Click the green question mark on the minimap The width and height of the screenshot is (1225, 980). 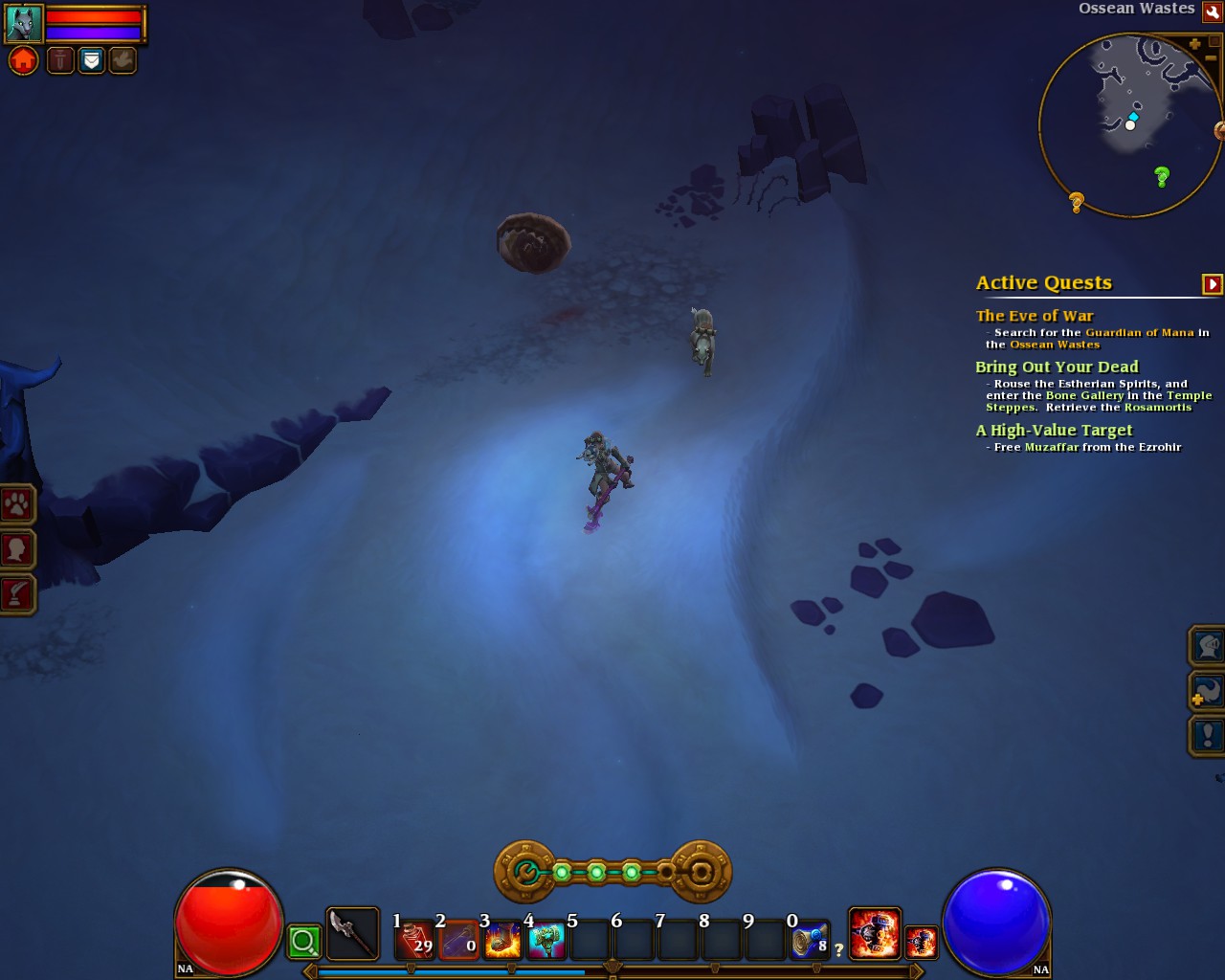tap(1162, 176)
